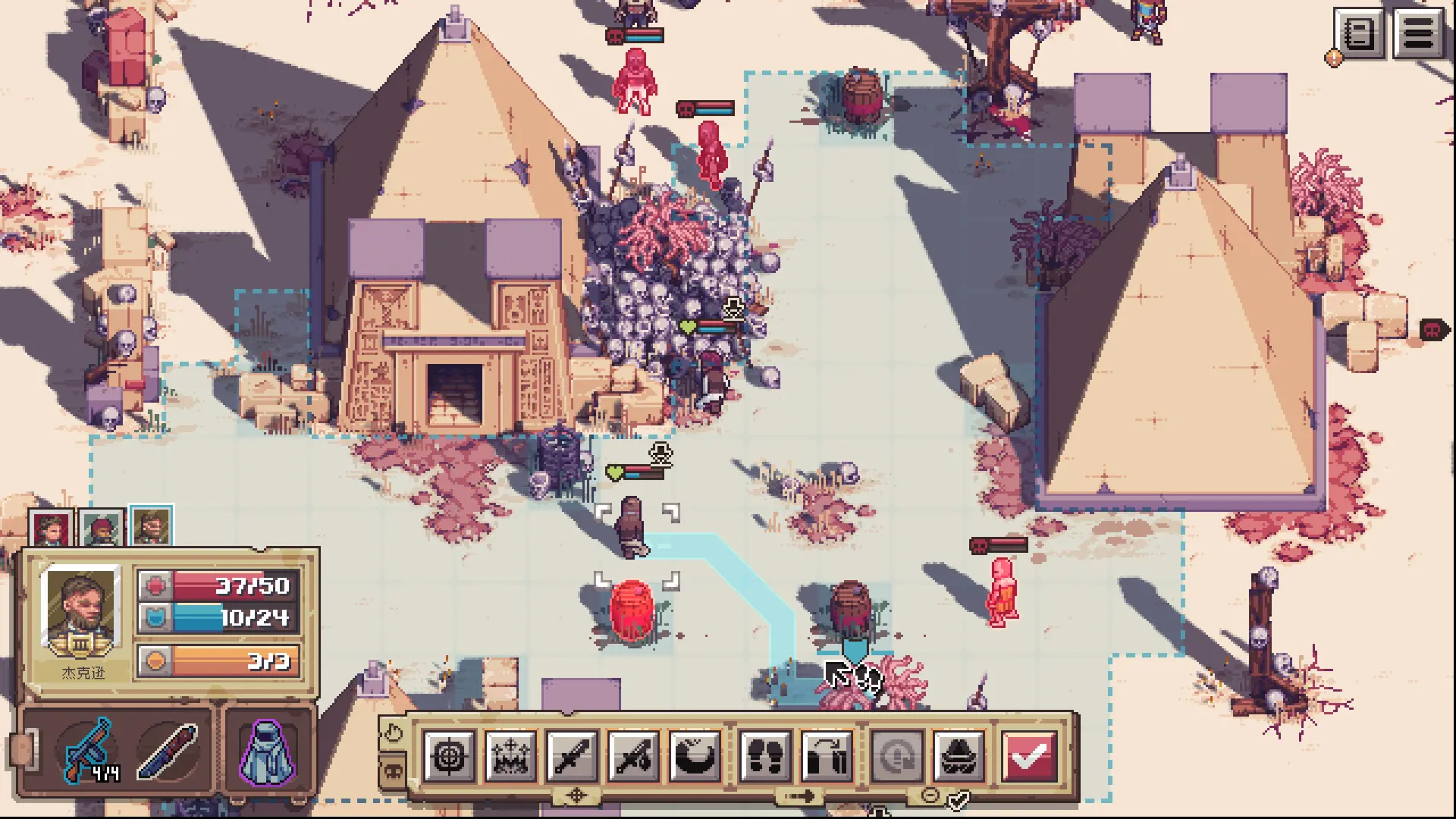Use the turn-around arrow ability icon

(827, 758)
